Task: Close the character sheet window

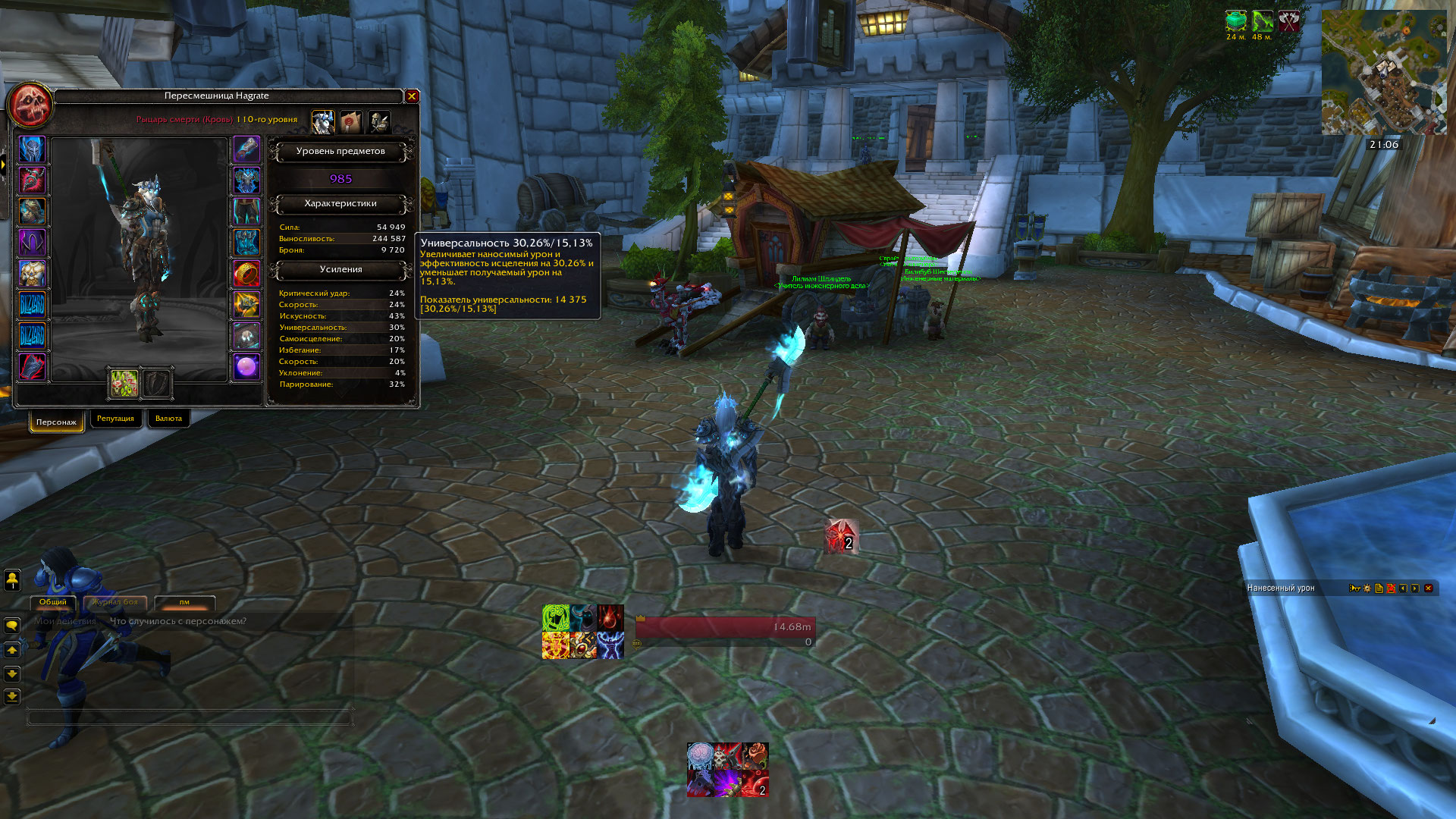Action: pyautogui.click(x=412, y=96)
